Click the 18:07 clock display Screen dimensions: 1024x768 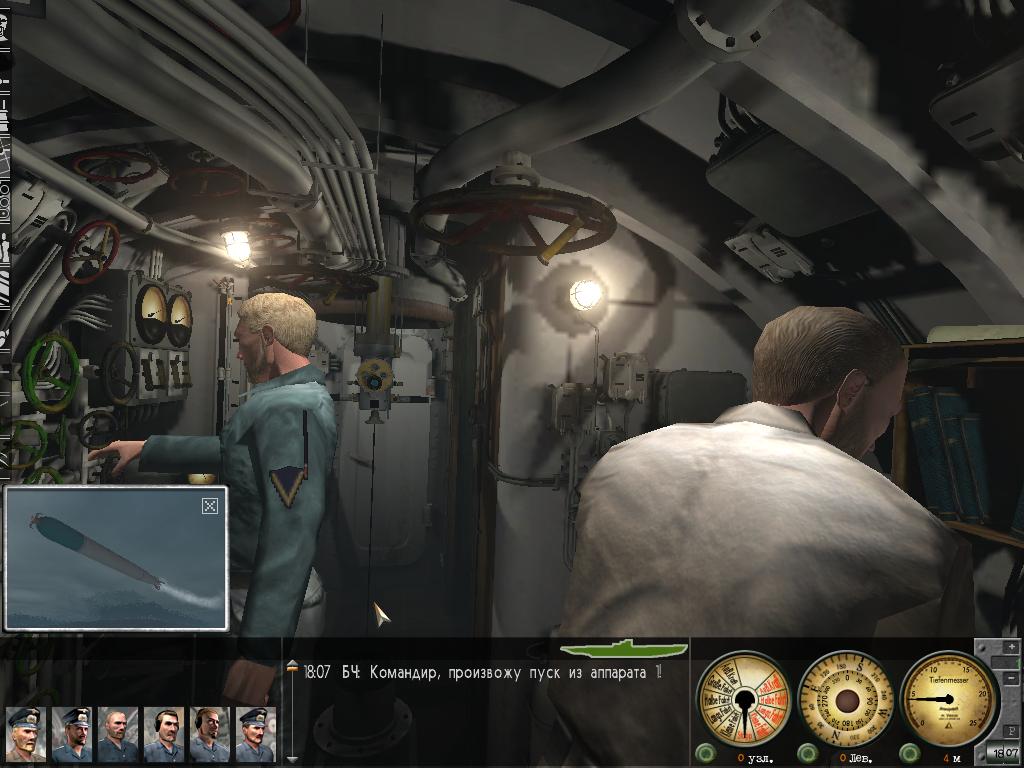[x=1003, y=753]
